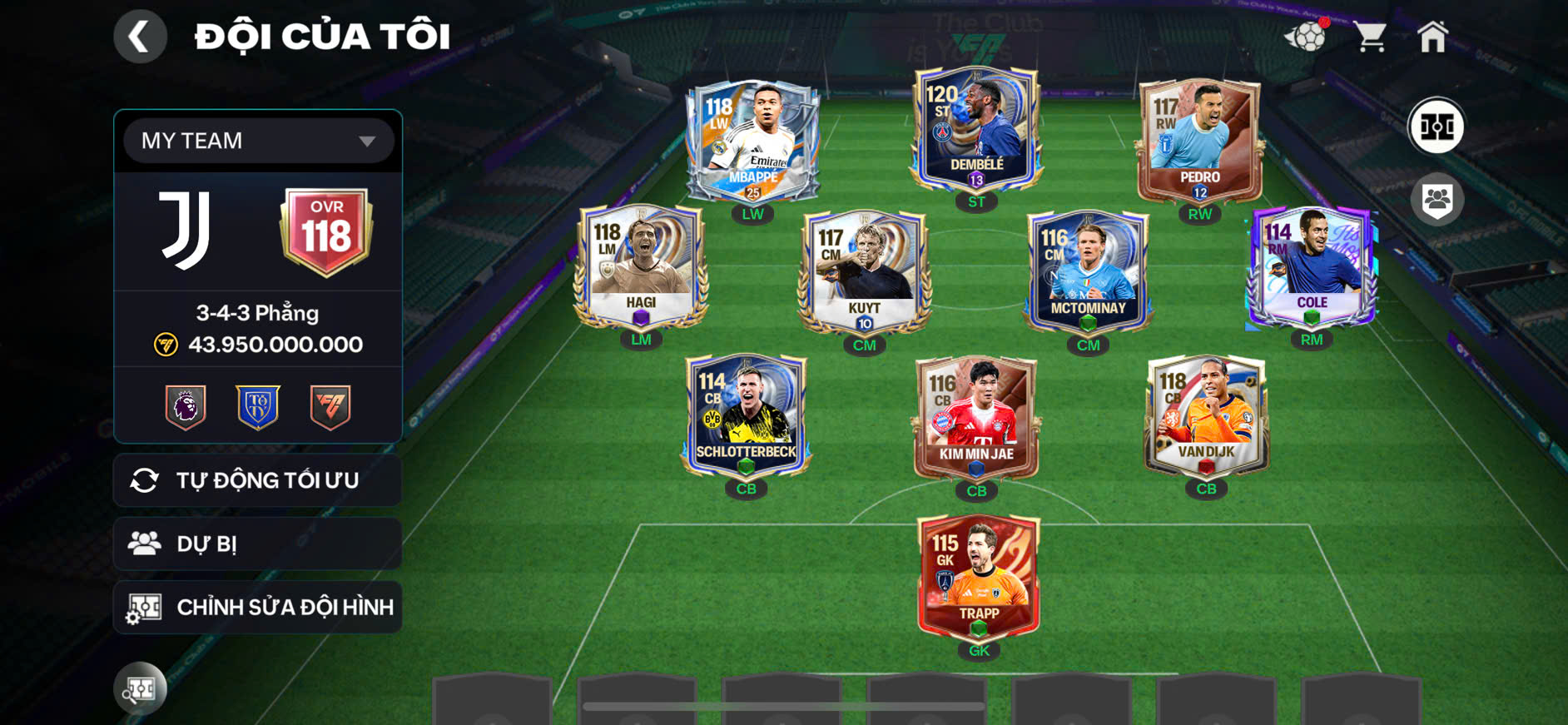Go back using the arrow button
The width and height of the screenshot is (1568, 725).
[140, 37]
